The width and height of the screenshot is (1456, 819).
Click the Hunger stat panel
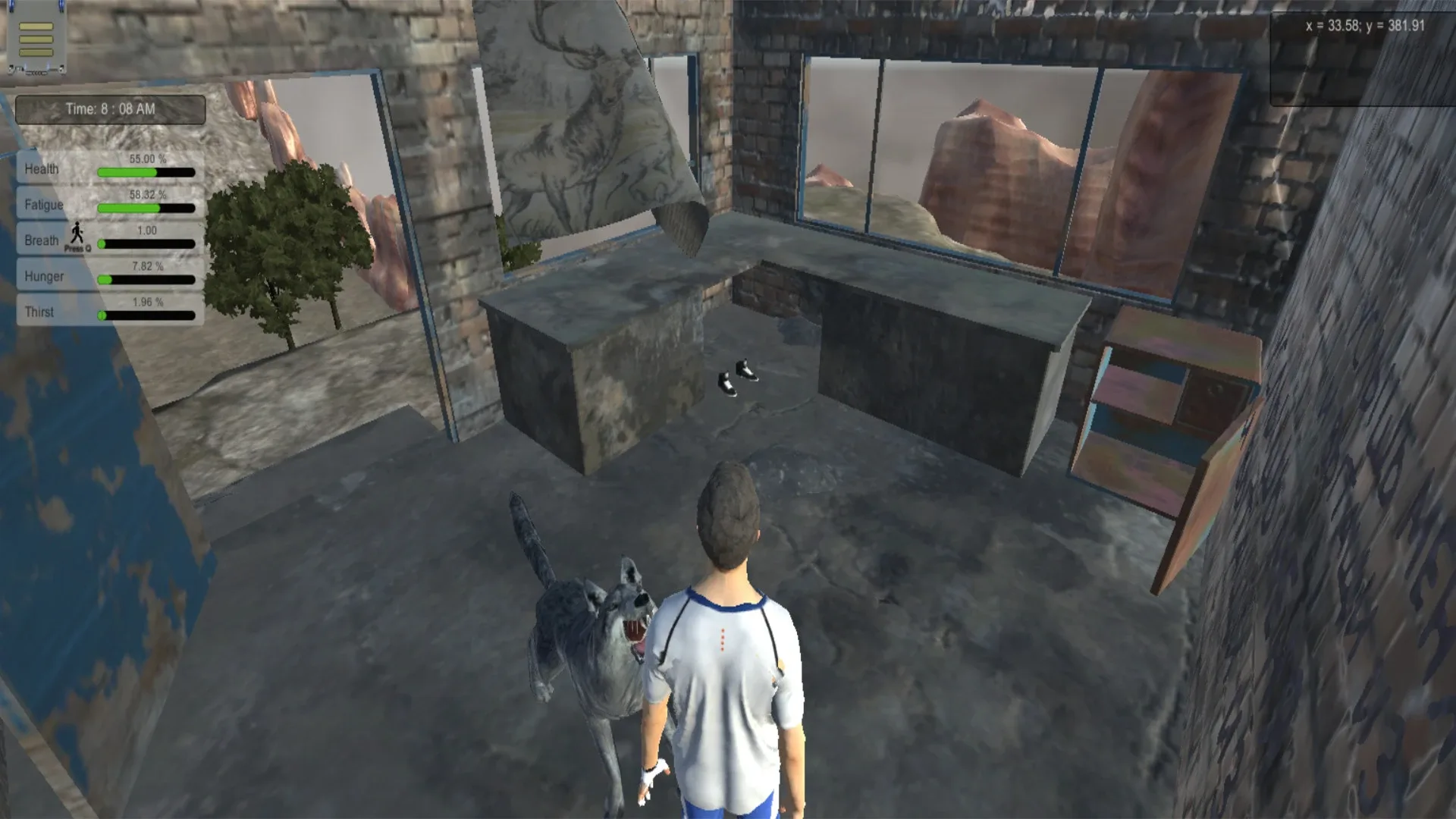45,276
